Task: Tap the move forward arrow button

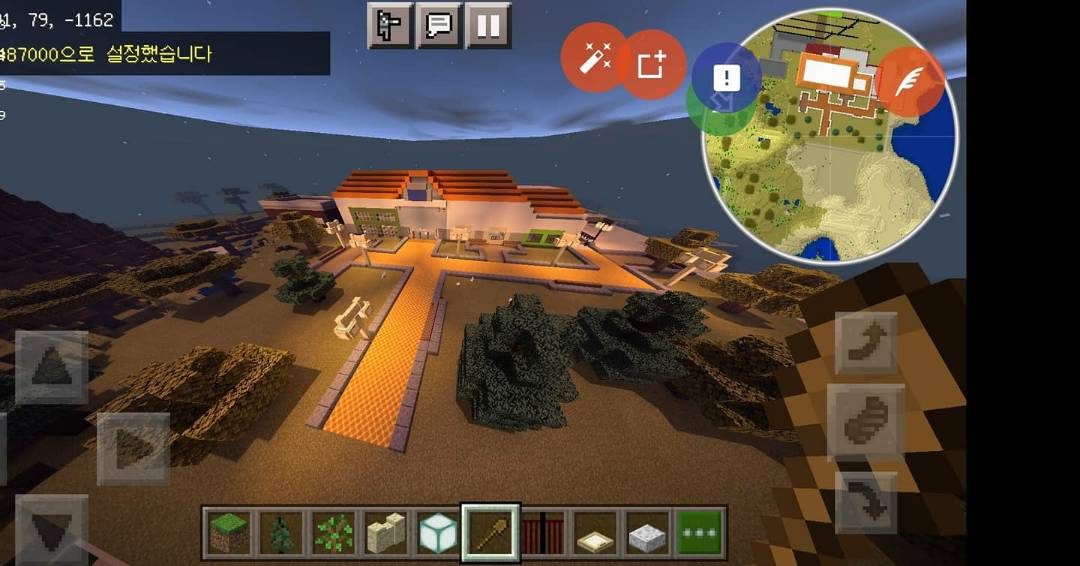Action: tap(52, 367)
